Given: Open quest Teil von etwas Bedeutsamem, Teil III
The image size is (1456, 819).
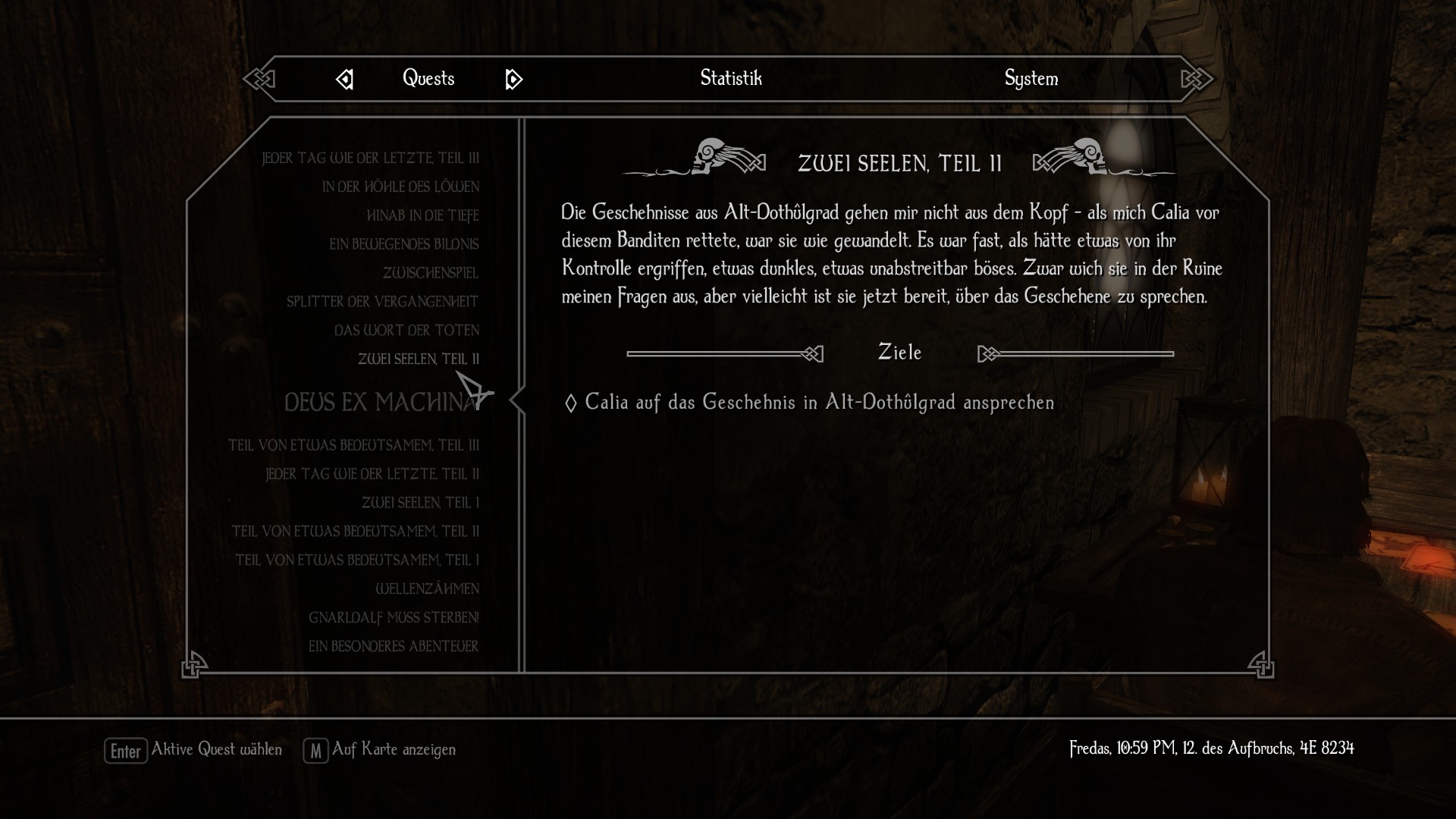Looking at the screenshot, I should tap(353, 445).
